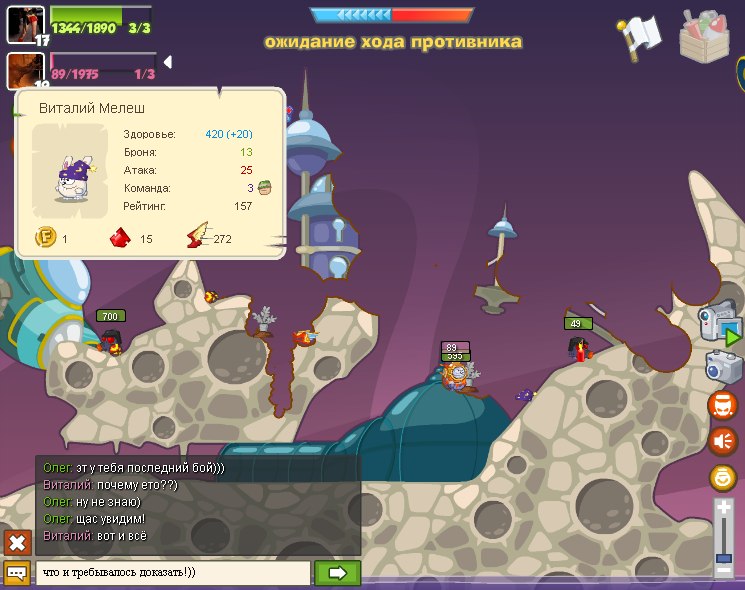Send the chat message with green arrow

337,573
